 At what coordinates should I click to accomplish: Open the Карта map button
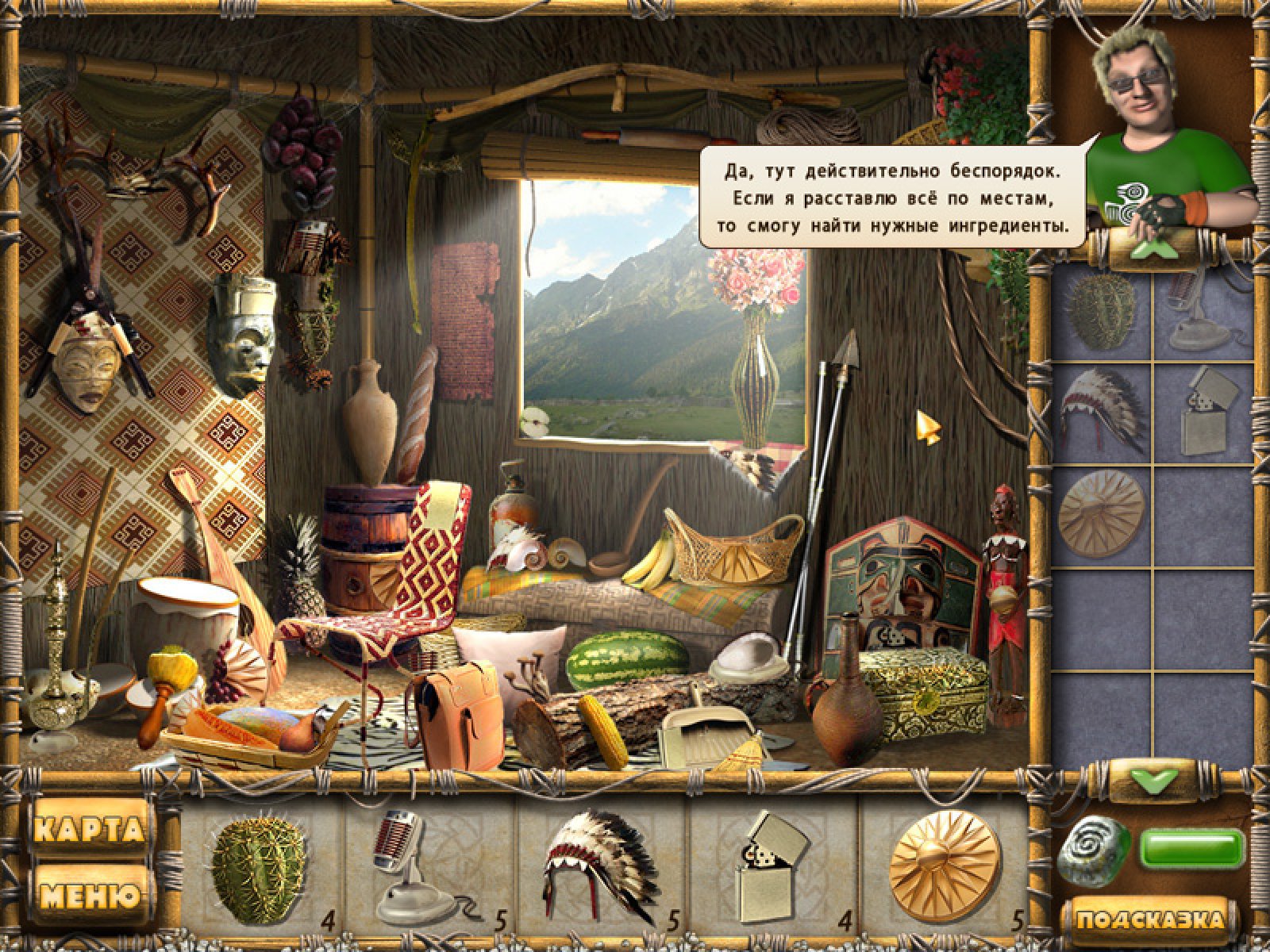(x=90, y=830)
